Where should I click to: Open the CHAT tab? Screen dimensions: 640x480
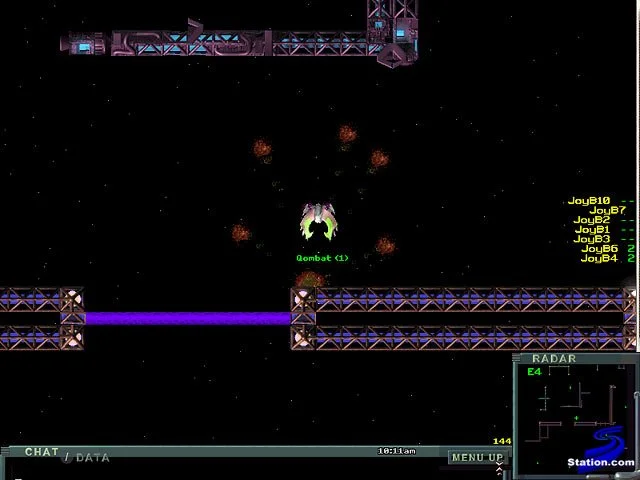coord(41,452)
